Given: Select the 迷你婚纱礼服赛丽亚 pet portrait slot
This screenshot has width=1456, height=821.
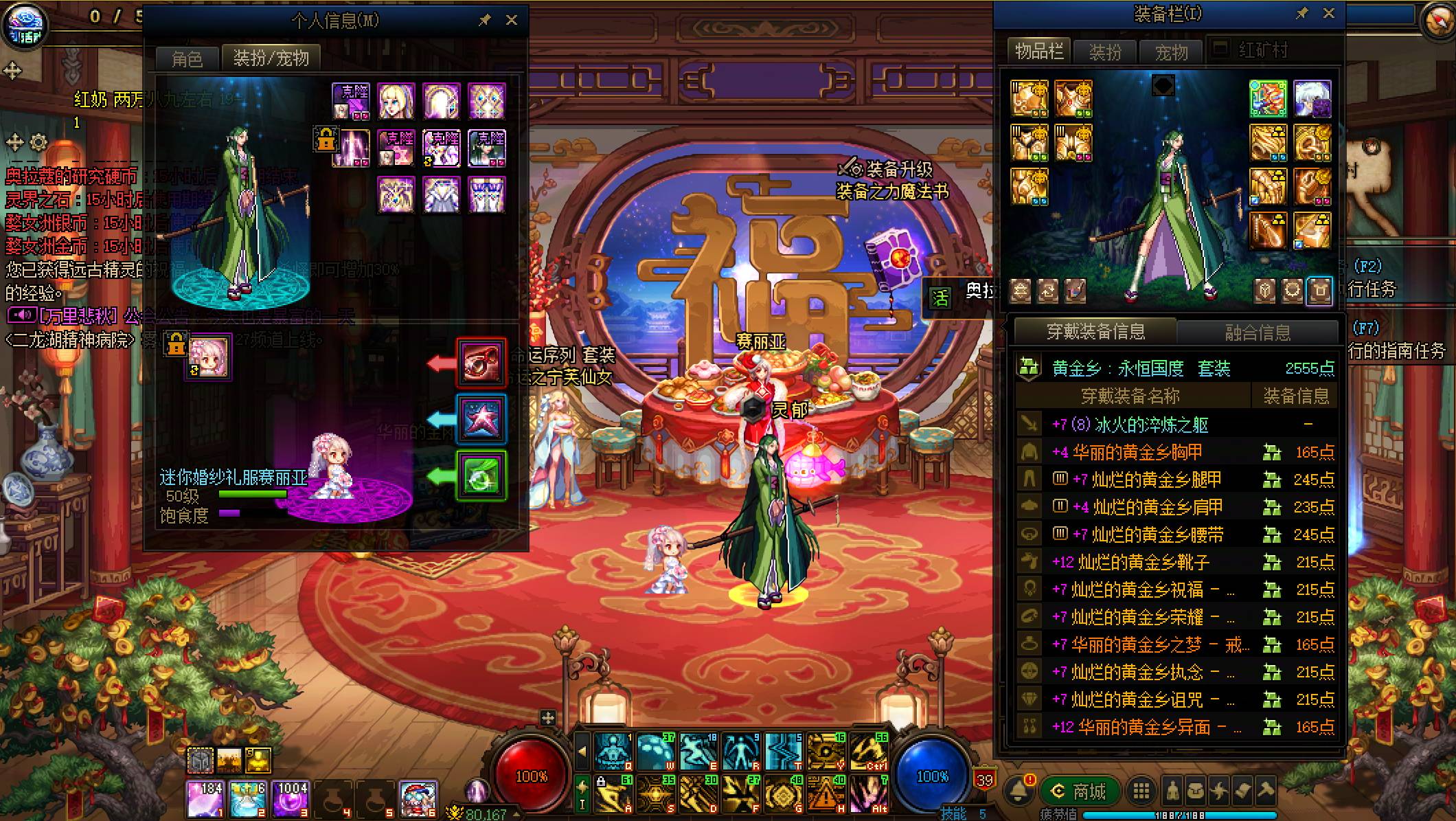Looking at the screenshot, I should (x=209, y=357).
